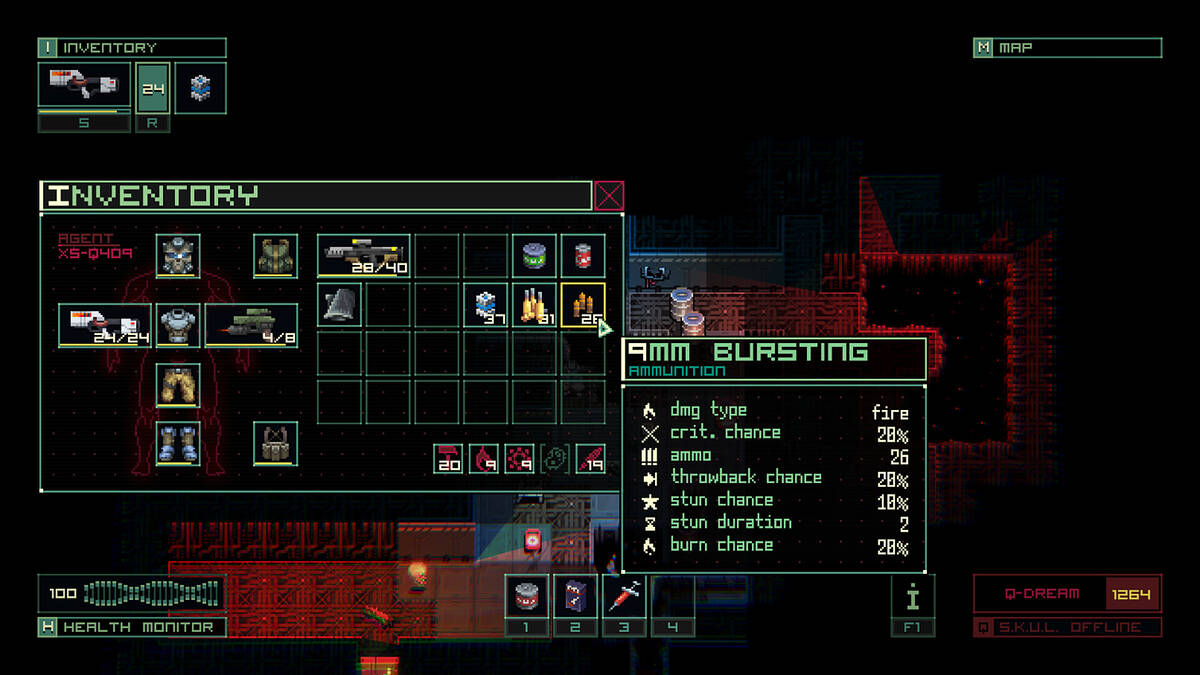Viewport: 1200px width, 675px height.
Task: Select the 9mm Bursting ammo stack
Action: pos(583,304)
